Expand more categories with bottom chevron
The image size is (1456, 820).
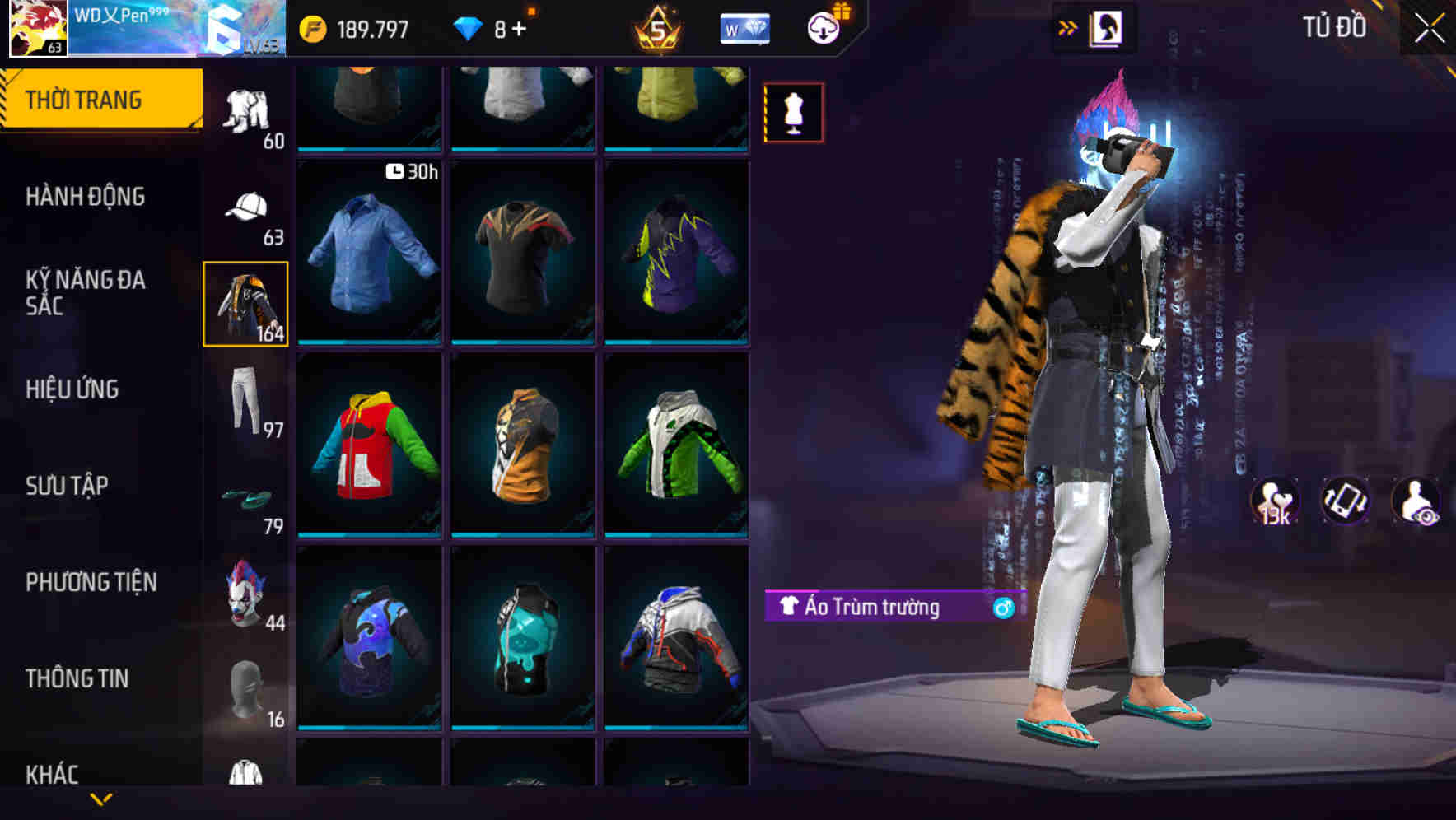(x=101, y=798)
